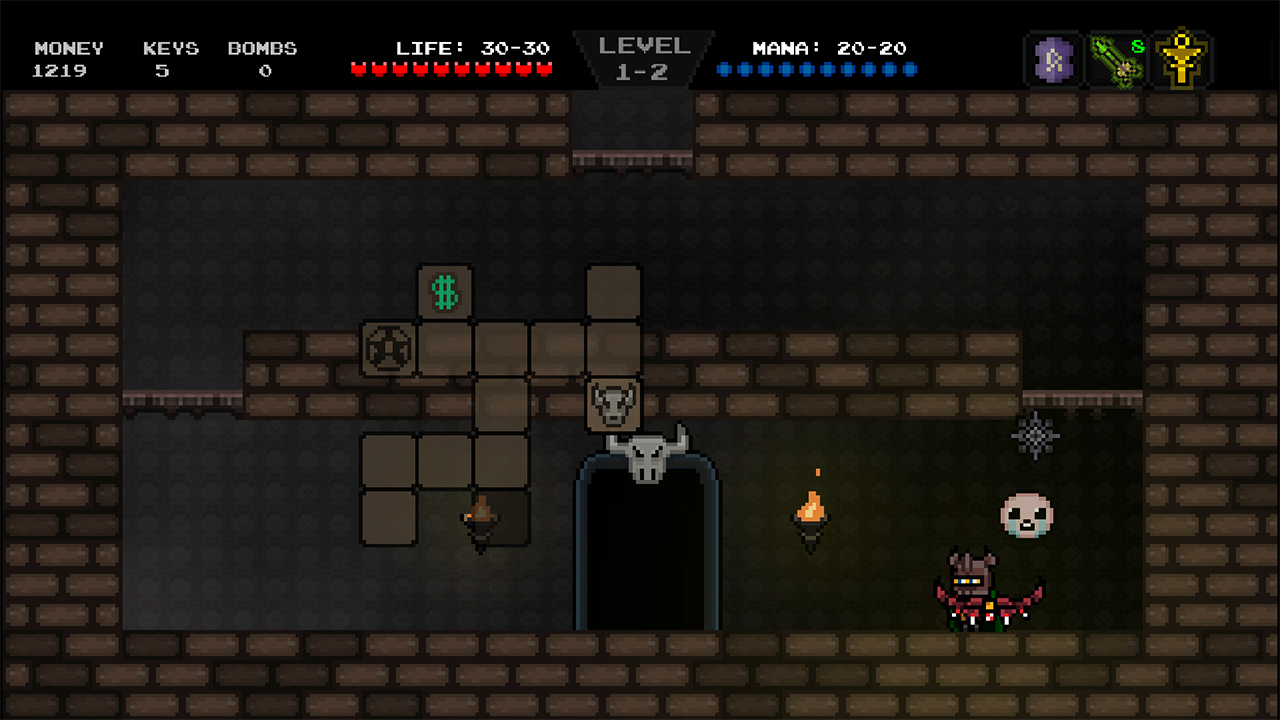Viewport: 1280px width, 720px height.
Task: Click the crying moon face sprite
Action: [x=1029, y=513]
